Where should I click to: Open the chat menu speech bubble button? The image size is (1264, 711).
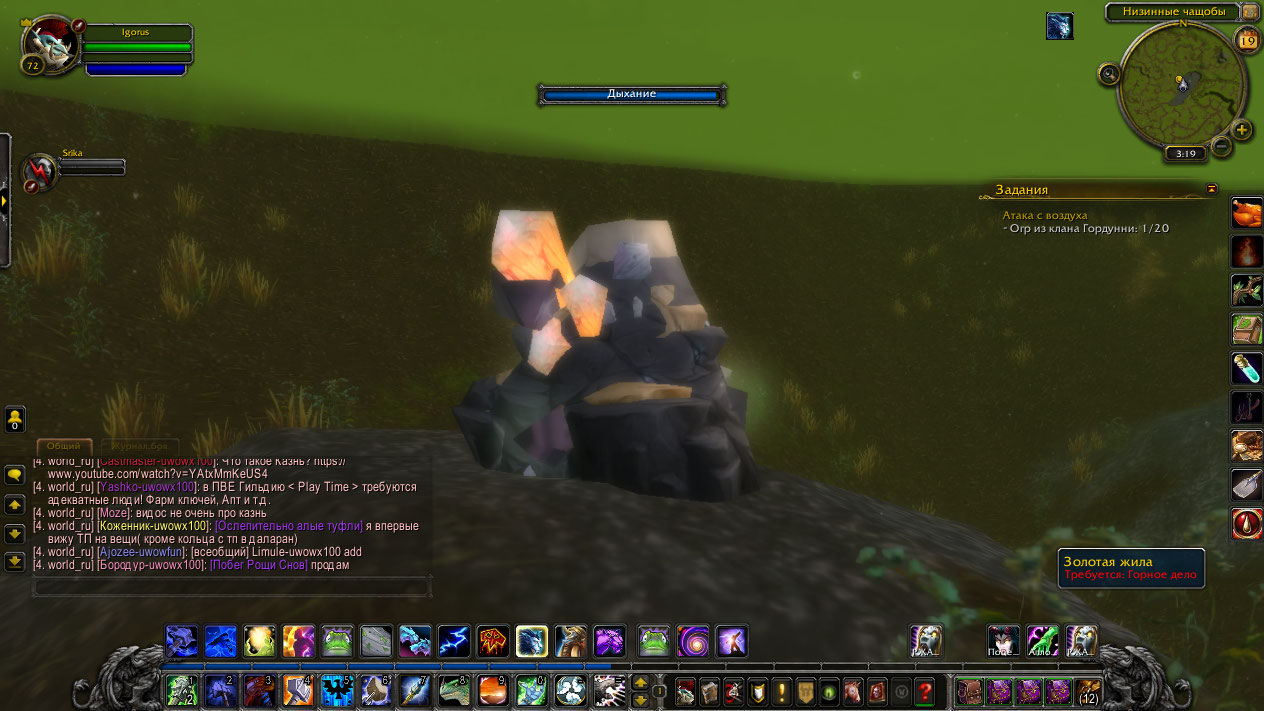15,474
